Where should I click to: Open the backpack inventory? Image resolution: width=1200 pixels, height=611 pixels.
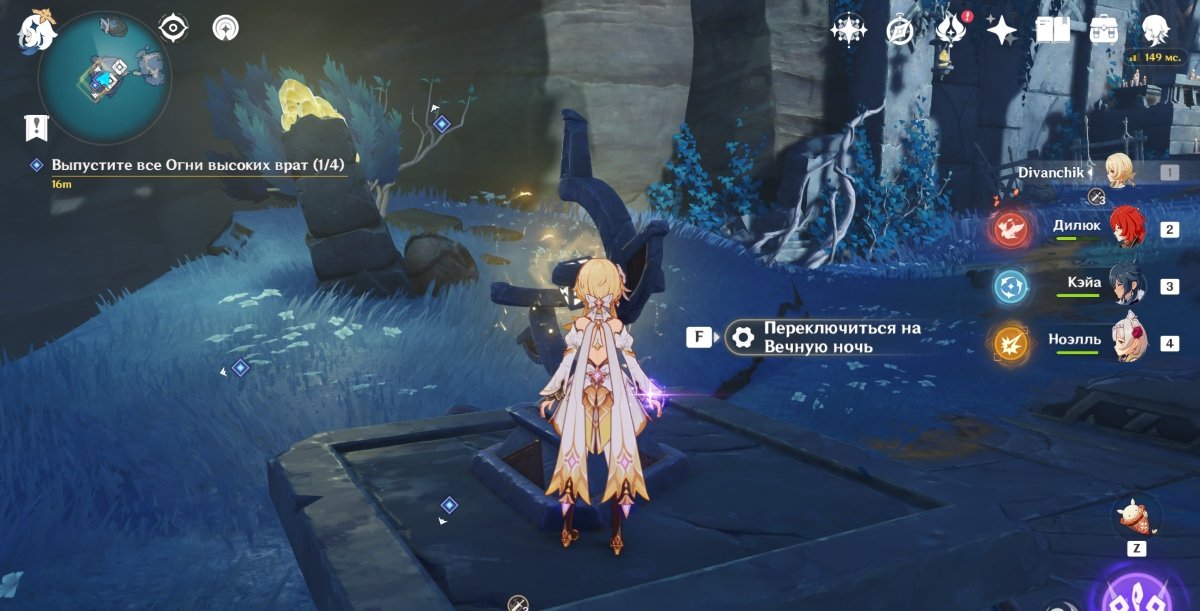click(1104, 30)
